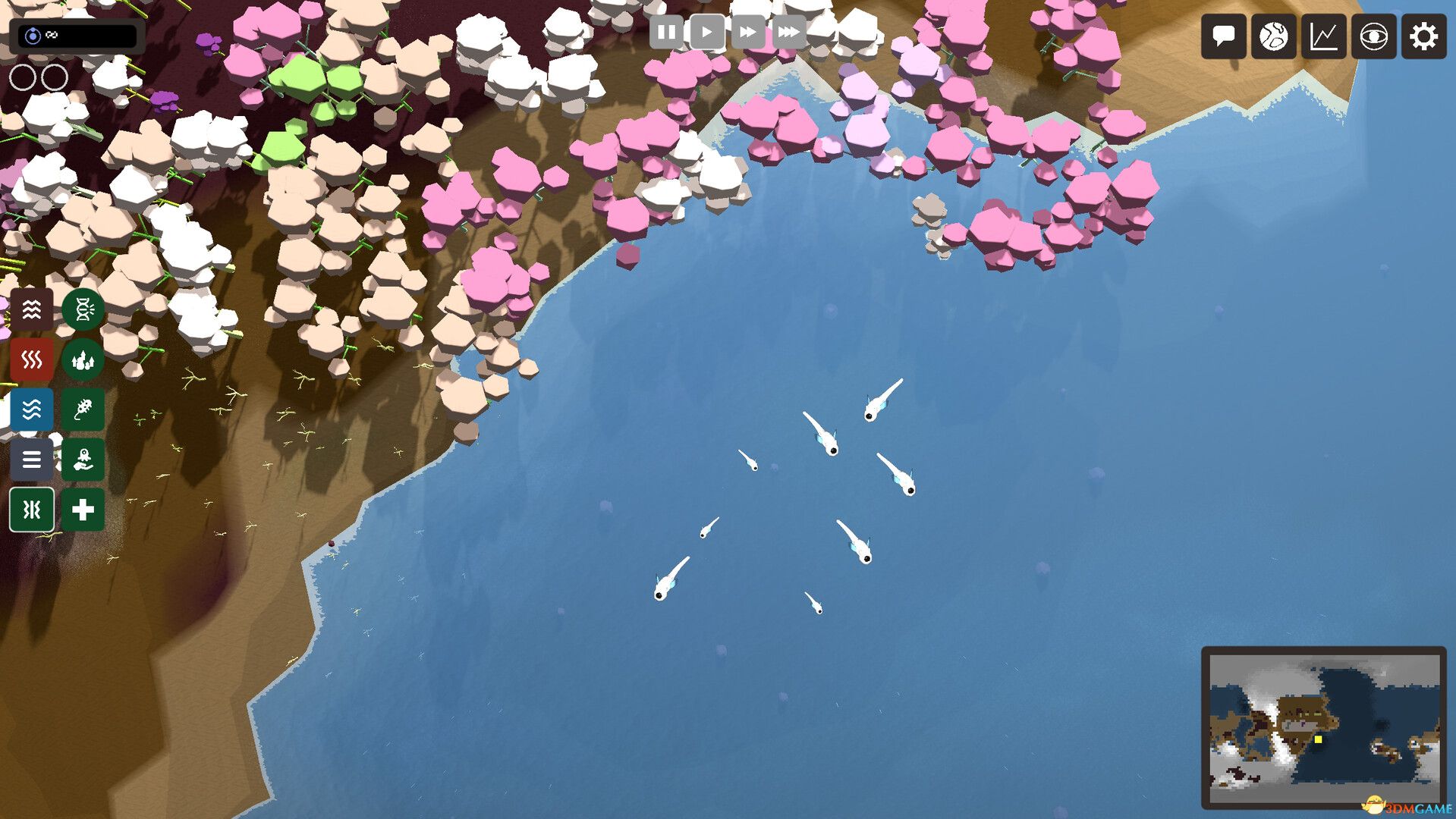Pause the simulation
This screenshot has height=819, width=1456.
coord(667,32)
